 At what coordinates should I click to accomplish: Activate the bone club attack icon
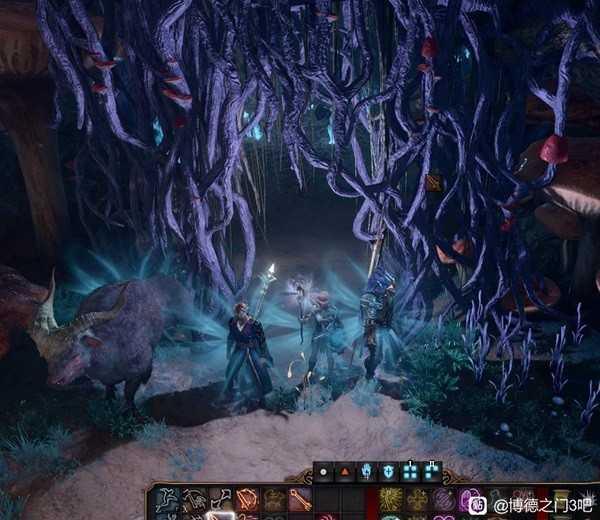pos(301,499)
